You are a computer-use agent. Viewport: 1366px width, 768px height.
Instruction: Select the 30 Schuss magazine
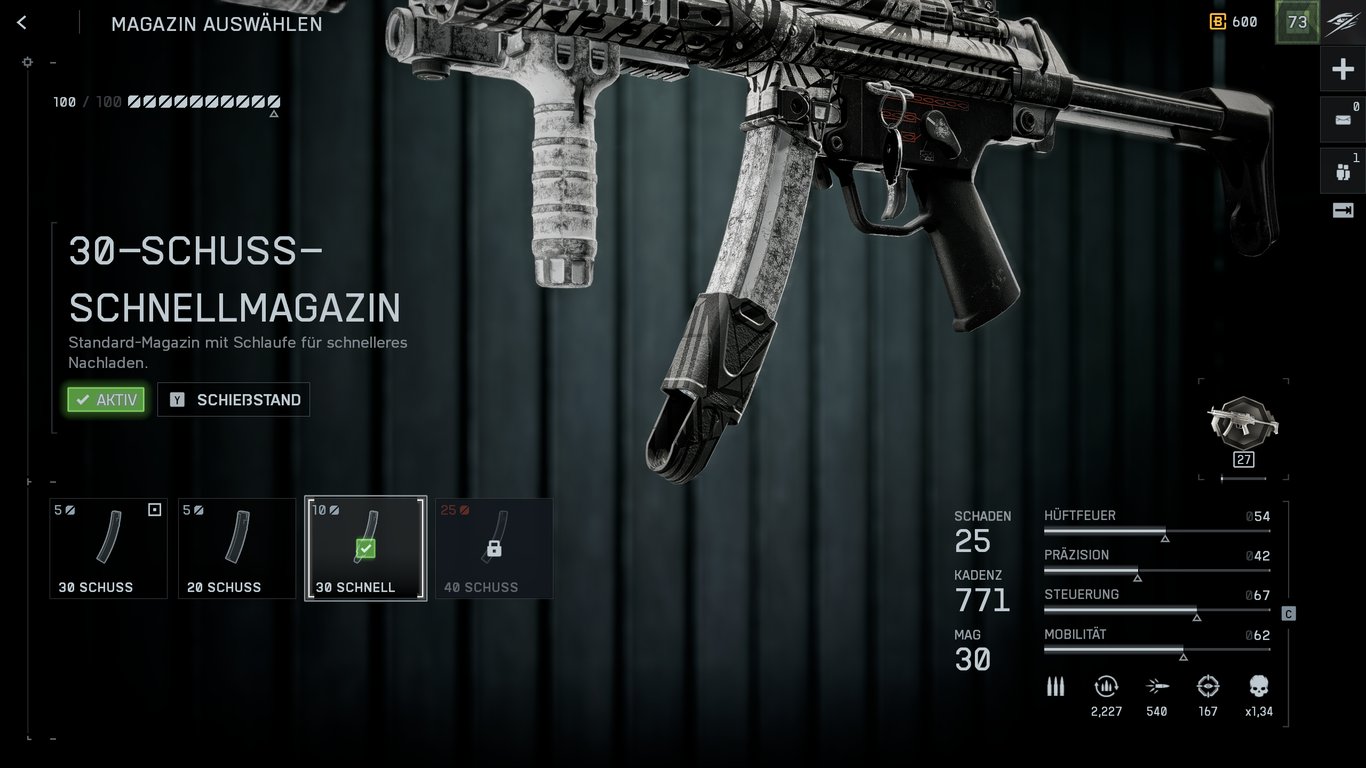pyautogui.click(x=108, y=548)
